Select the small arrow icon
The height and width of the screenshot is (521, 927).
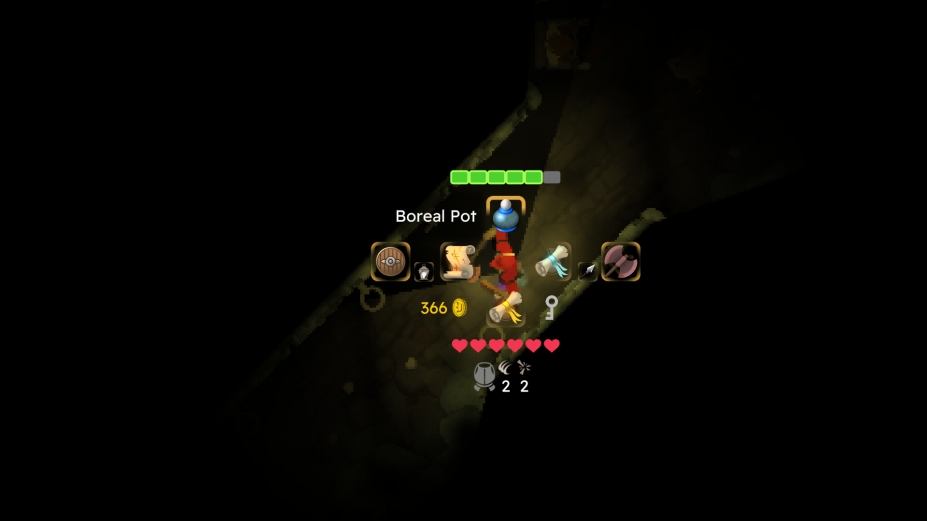(x=588, y=271)
